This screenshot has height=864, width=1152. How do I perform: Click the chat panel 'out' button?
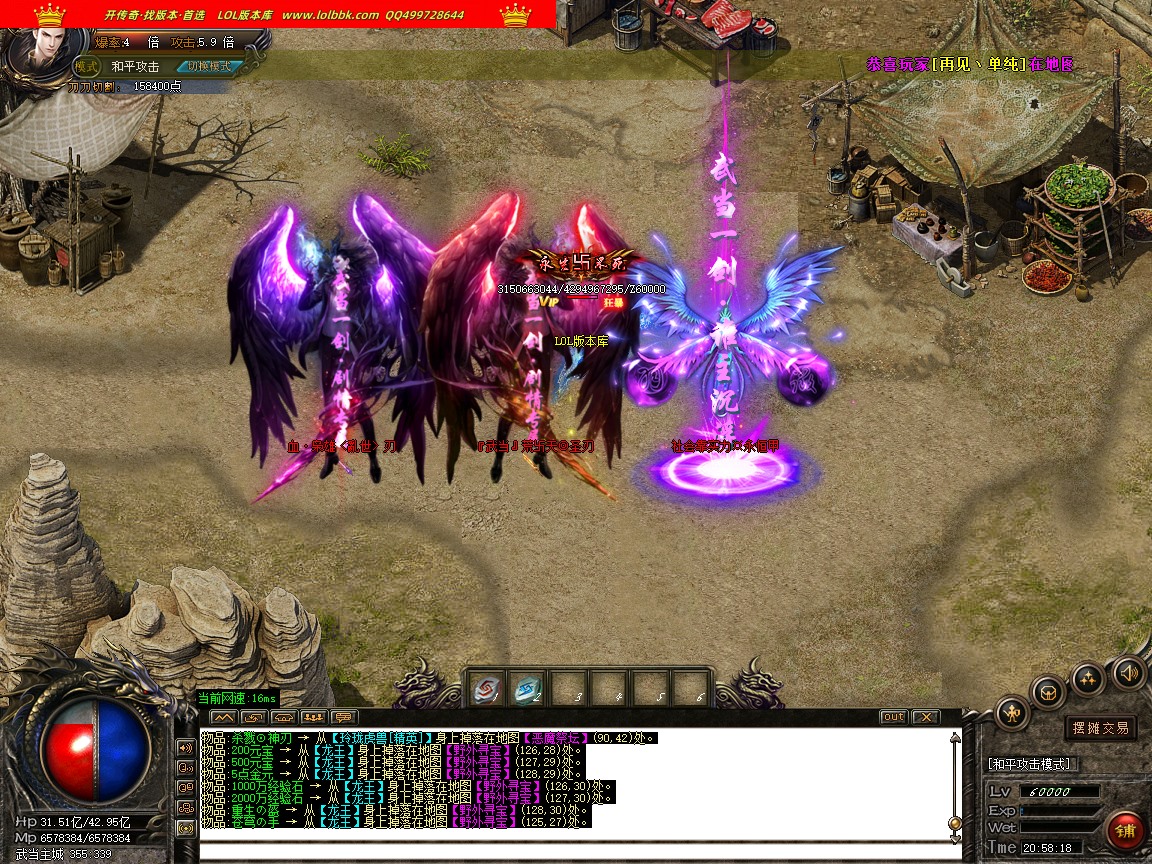pyautogui.click(x=893, y=717)
